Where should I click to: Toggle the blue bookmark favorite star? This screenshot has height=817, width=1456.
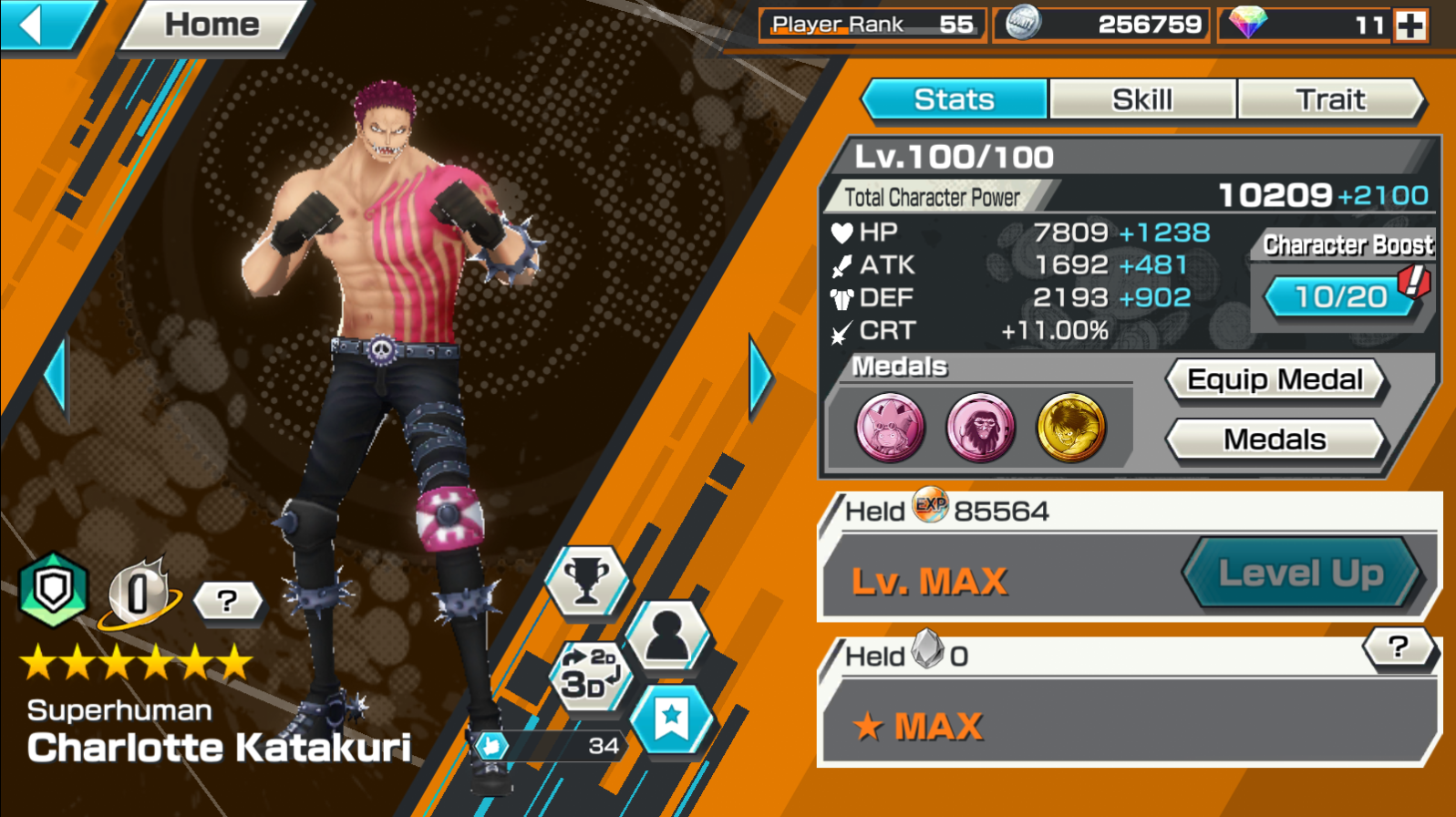coord(672,719)
